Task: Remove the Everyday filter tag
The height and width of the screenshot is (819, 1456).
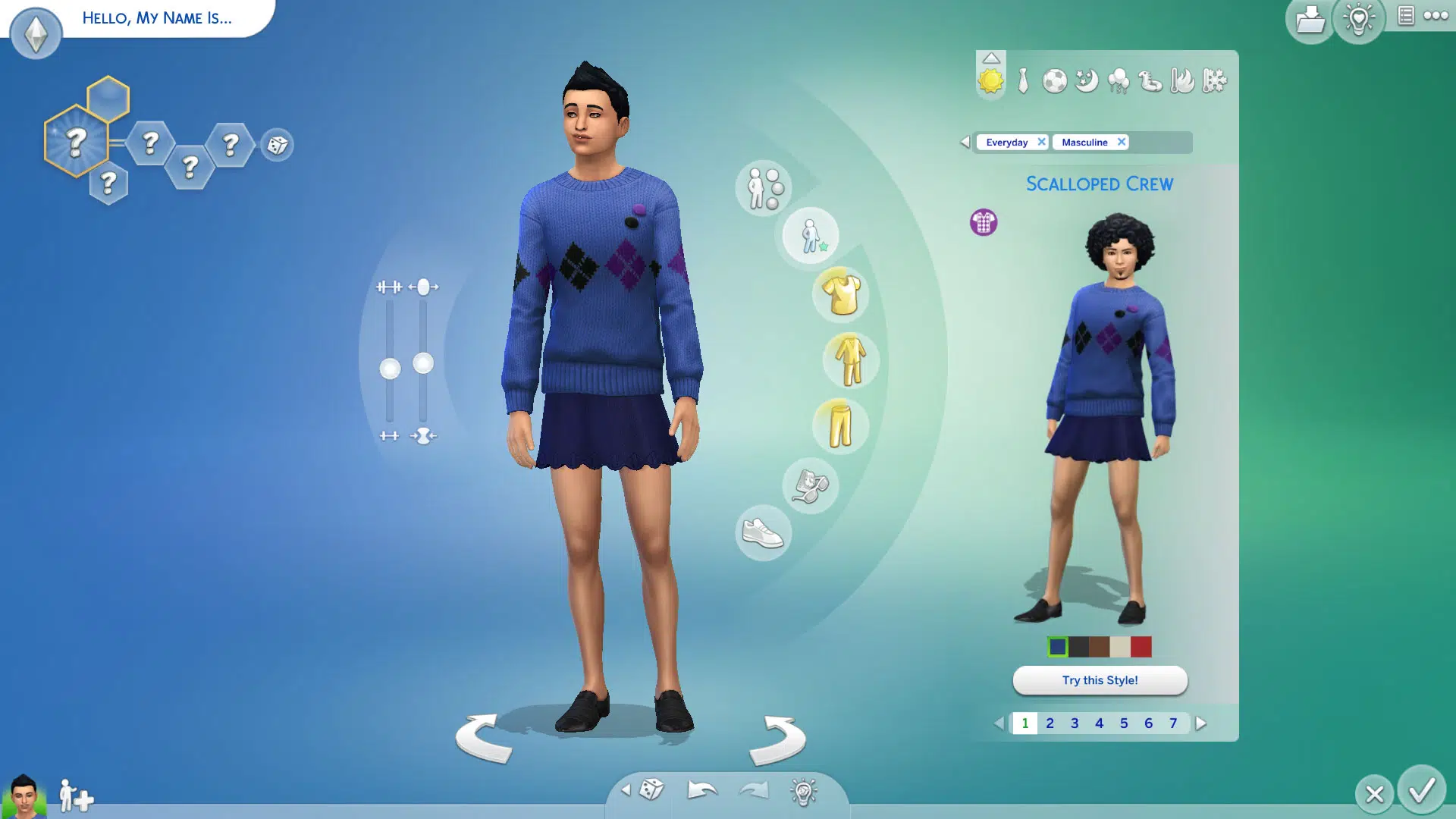Action: click(x=1041, y=142)
